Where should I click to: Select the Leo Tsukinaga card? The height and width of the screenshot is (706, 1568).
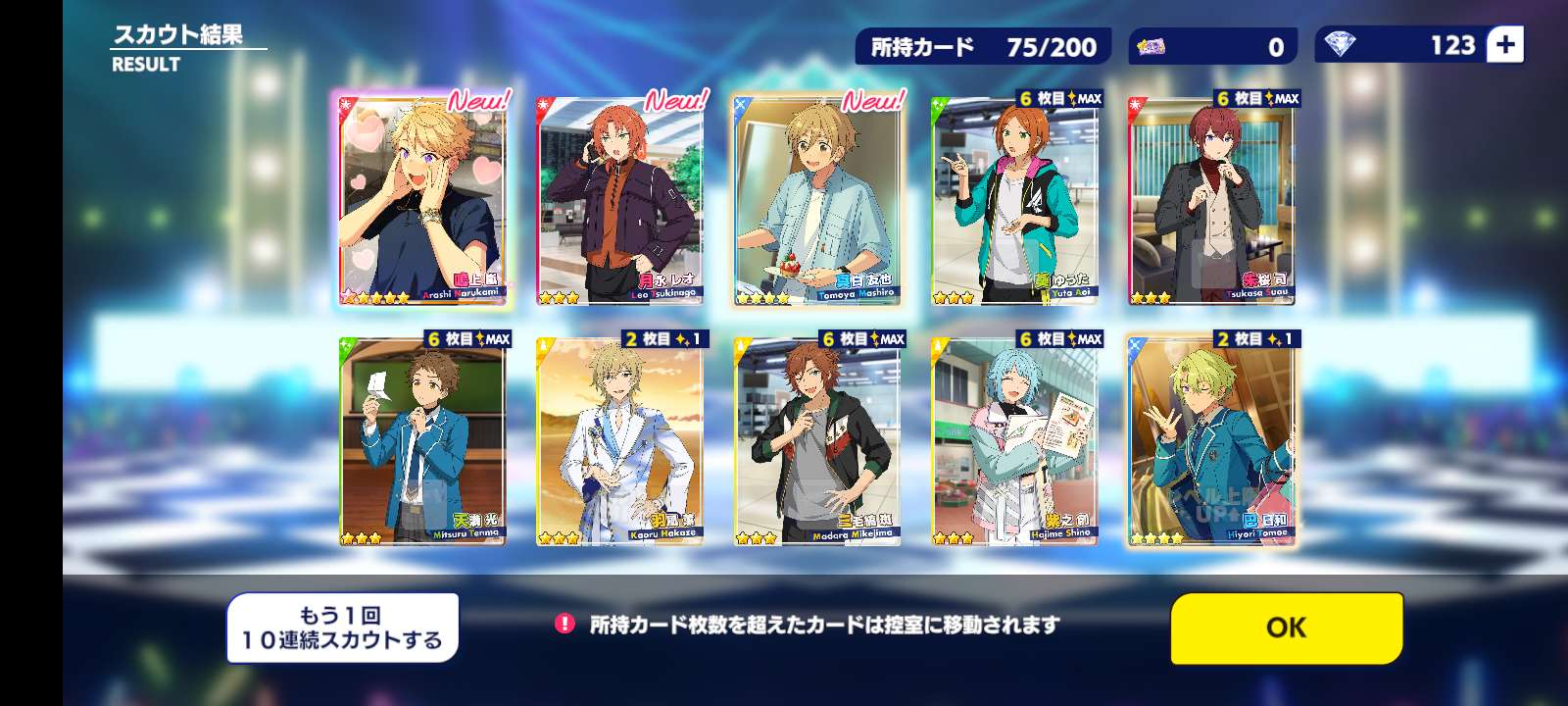(620, 200)
